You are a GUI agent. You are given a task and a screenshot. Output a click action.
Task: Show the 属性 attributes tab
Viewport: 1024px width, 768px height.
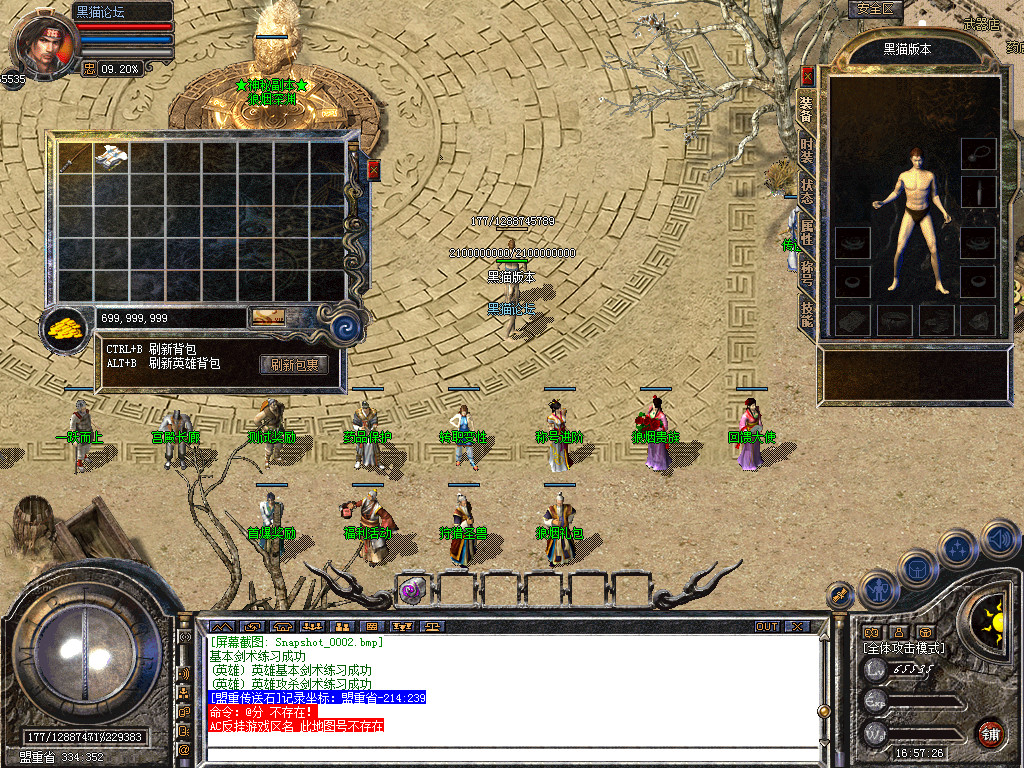(x=806, y=234)
